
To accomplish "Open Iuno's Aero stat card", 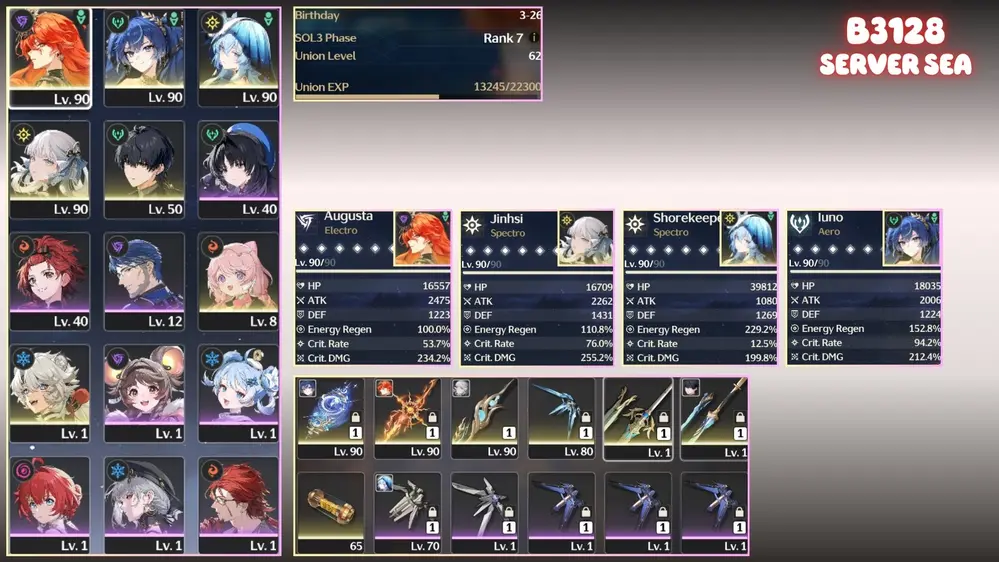I will [864, 288].
